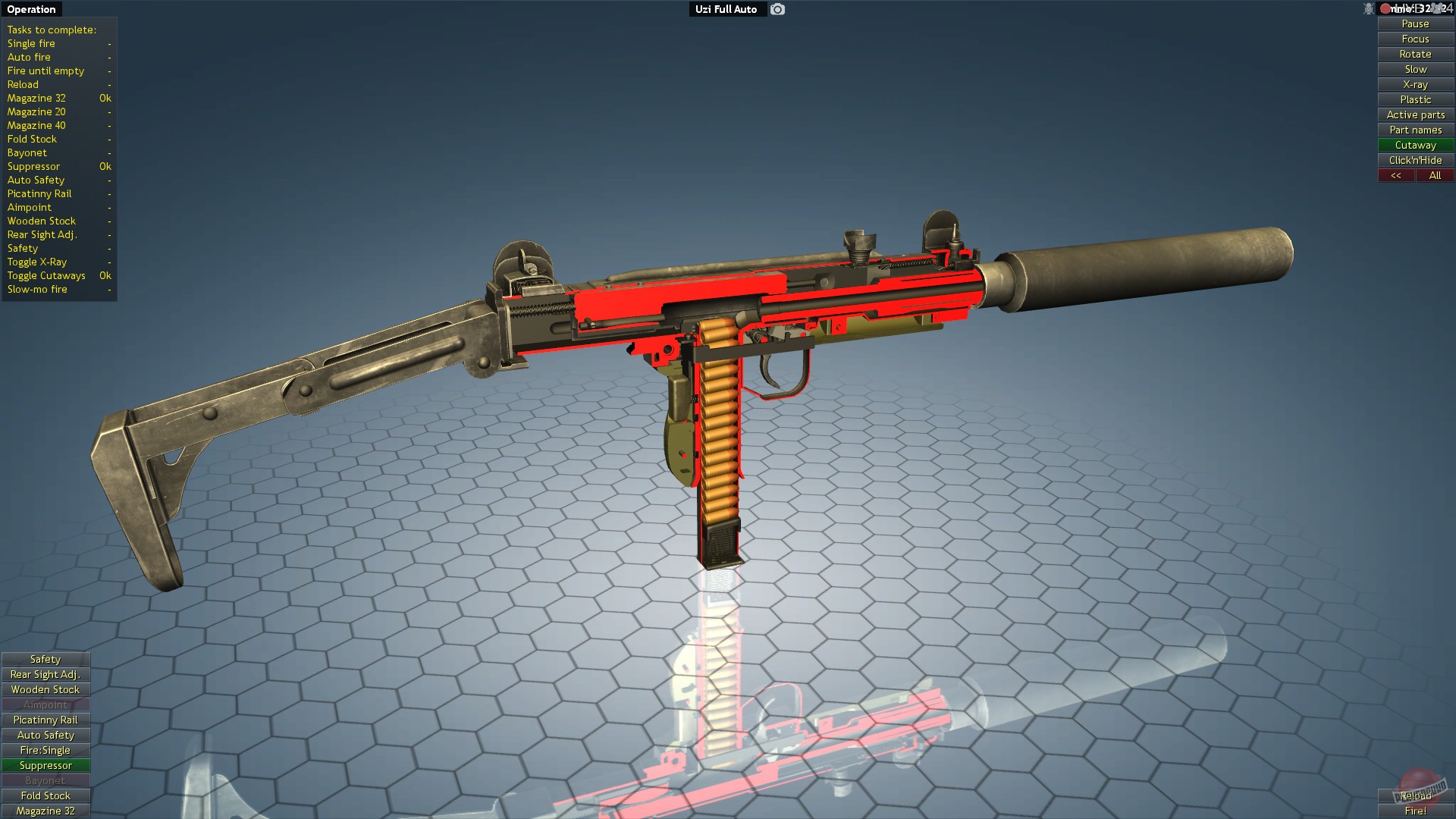
Task: Disable the Cutaway view
Action: click(1414, 145)
